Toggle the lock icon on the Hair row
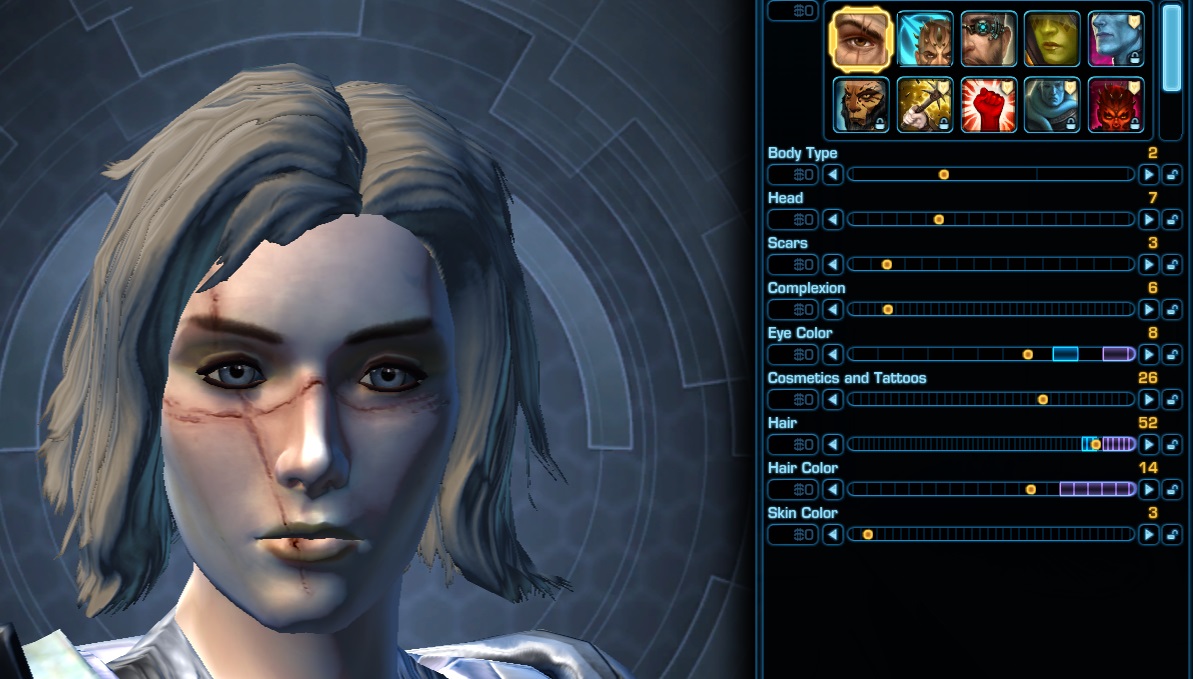 tap(1172, 444)
